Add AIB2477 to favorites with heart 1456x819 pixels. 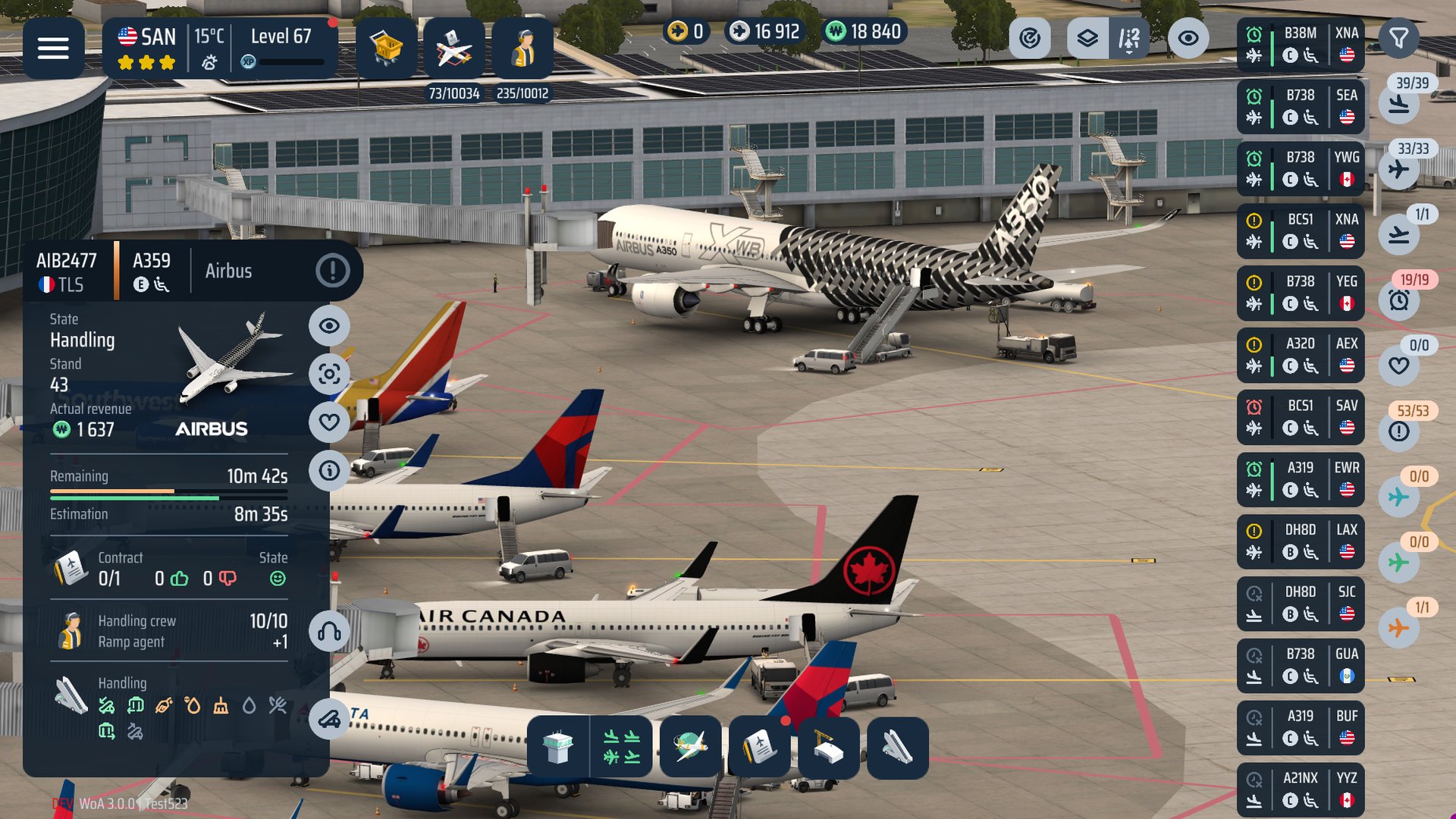(x=329, y=422)
